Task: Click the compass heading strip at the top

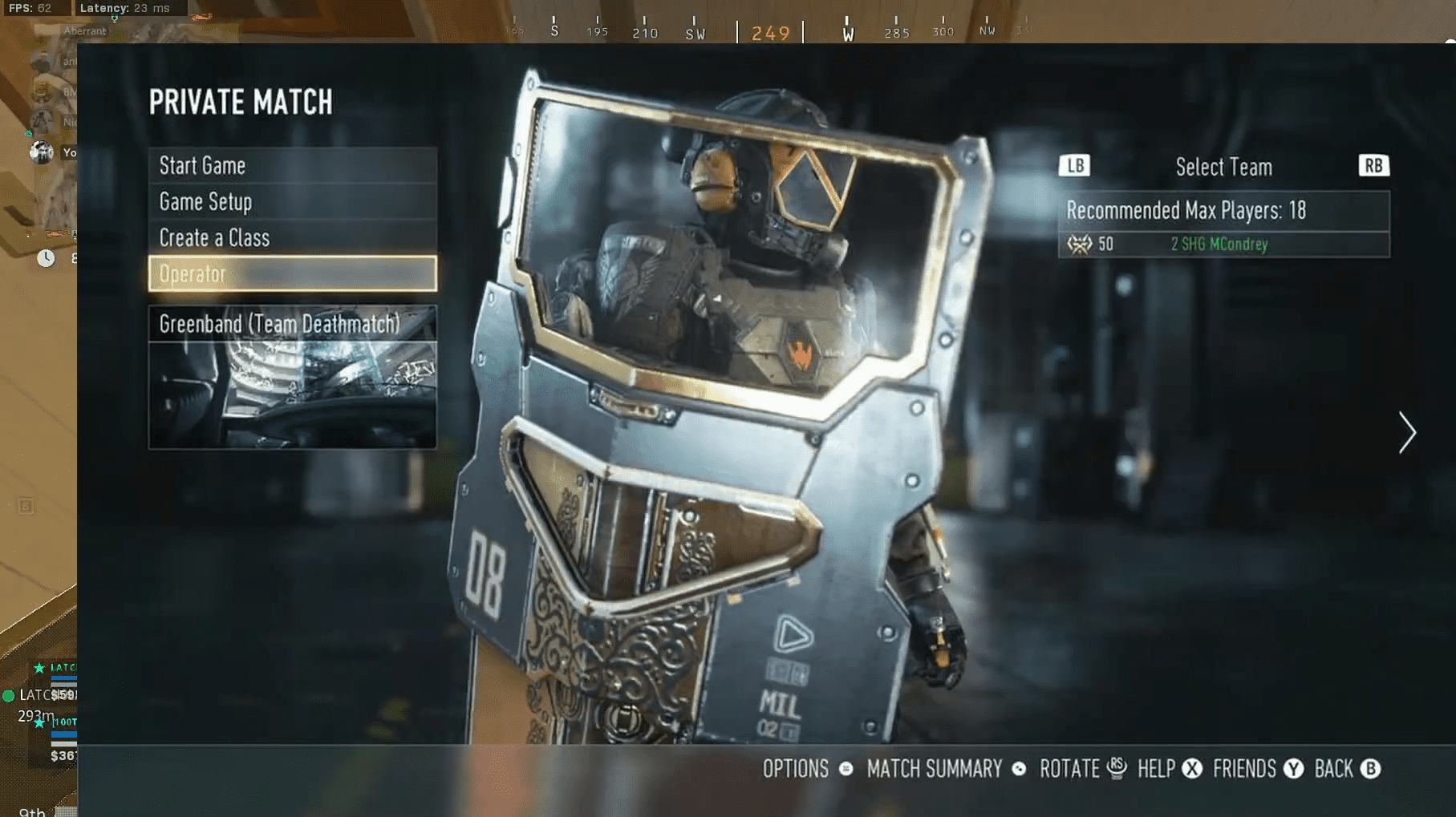Action: [x=770, y=28]
